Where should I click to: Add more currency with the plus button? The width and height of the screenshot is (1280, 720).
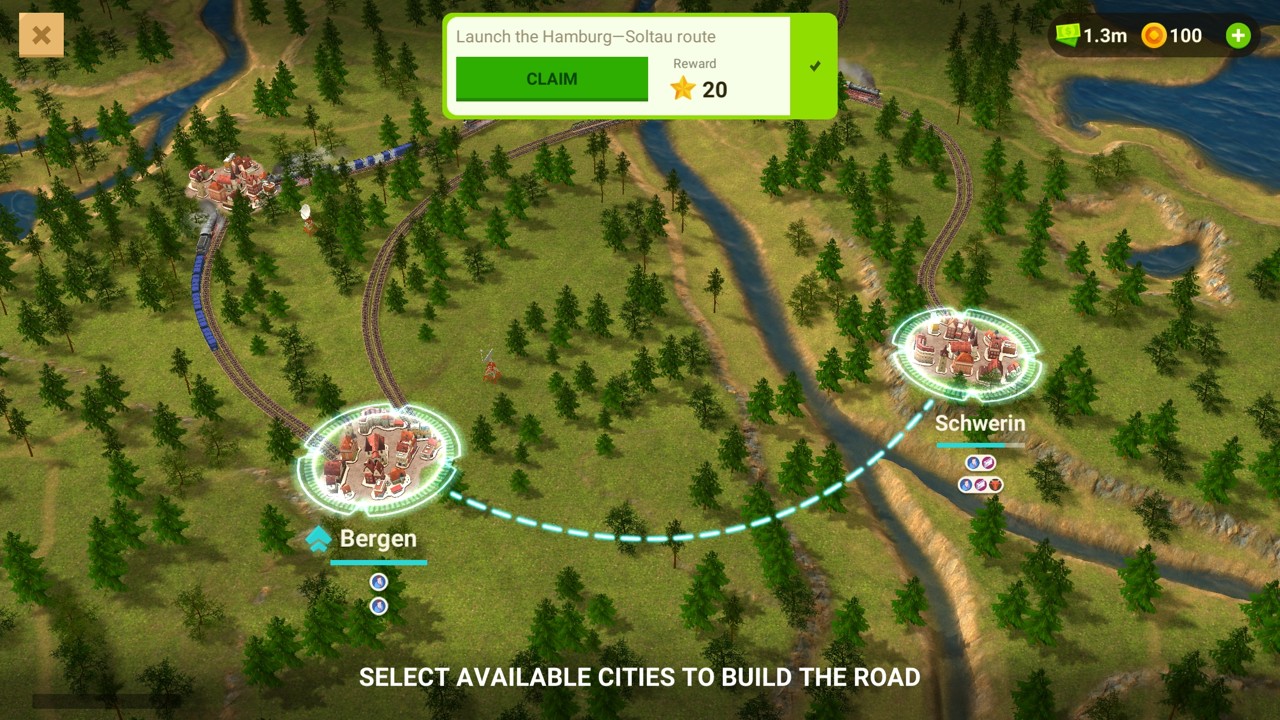tap(1238, 36)
